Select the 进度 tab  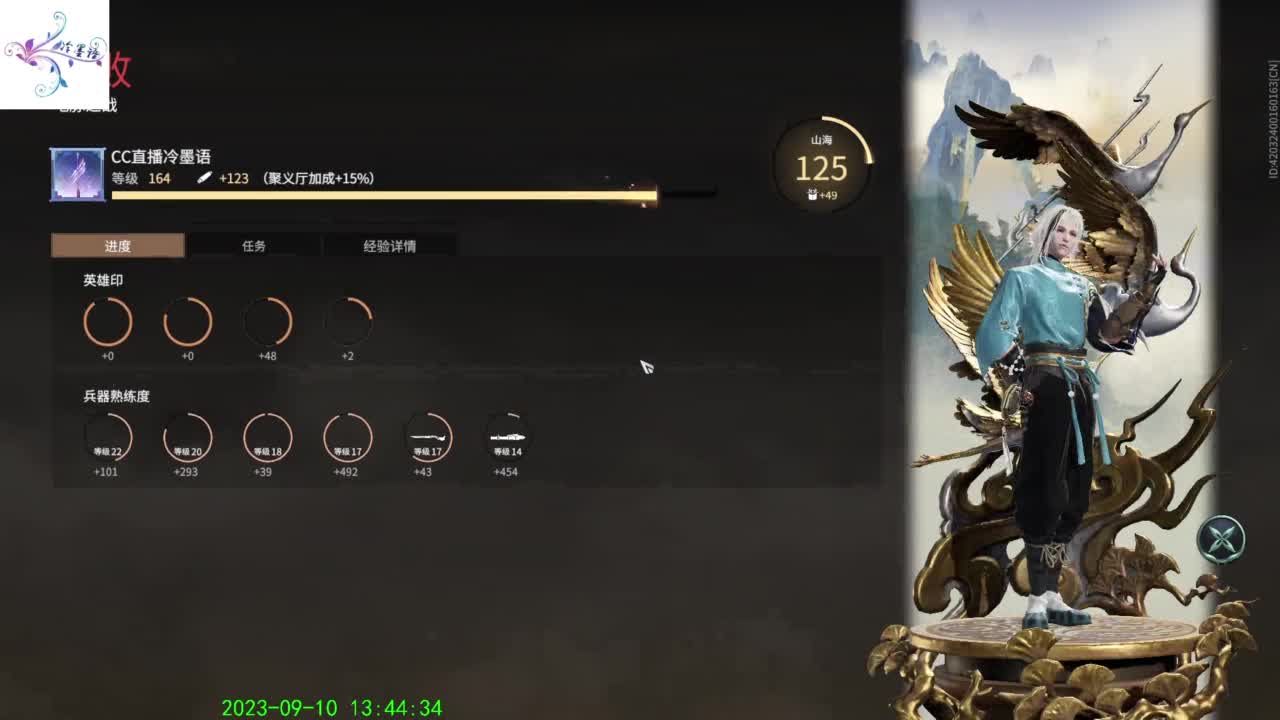pyautogui.click(x=117, y=245)
